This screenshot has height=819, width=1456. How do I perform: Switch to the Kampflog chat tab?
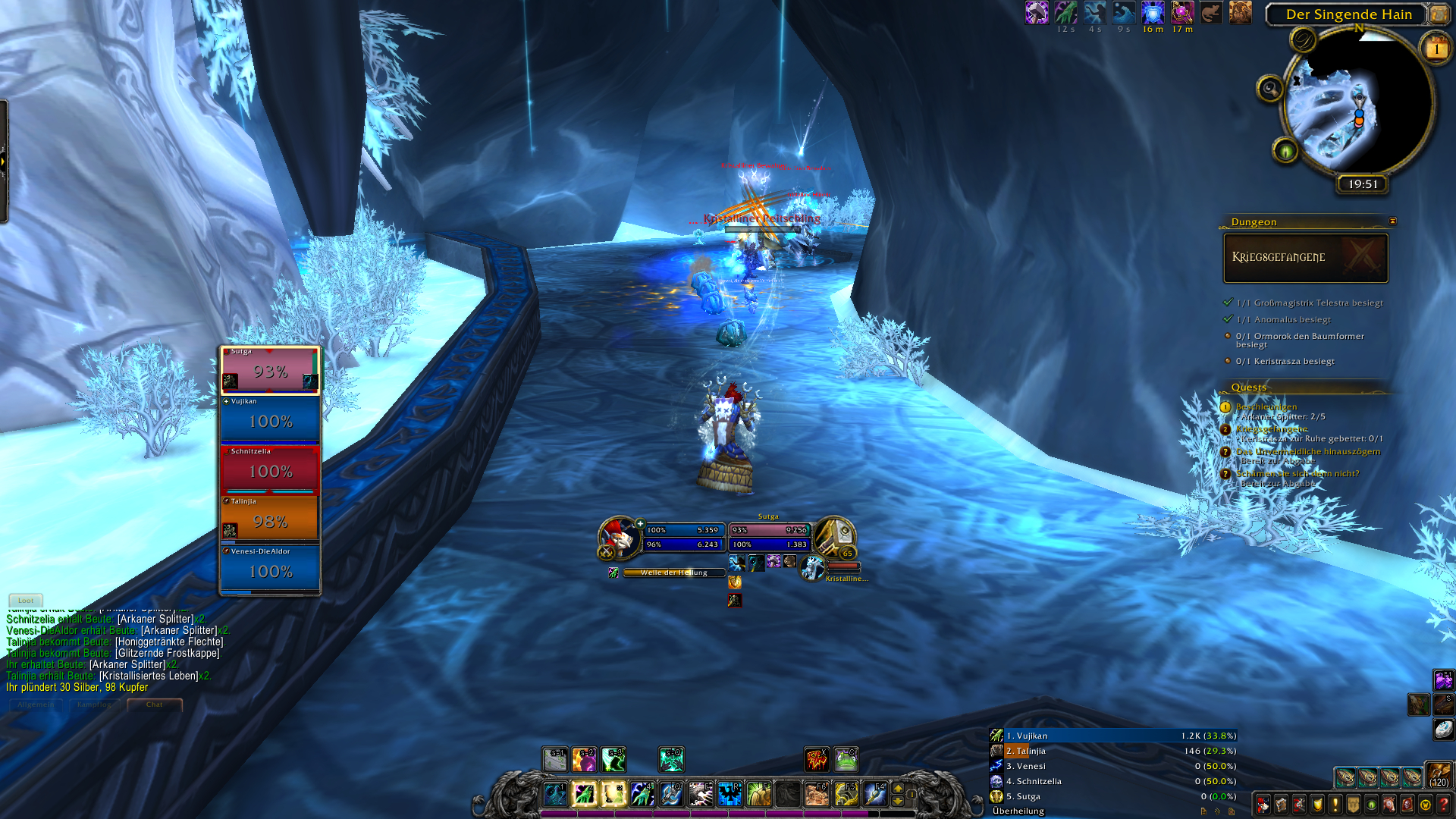[94, 704]
